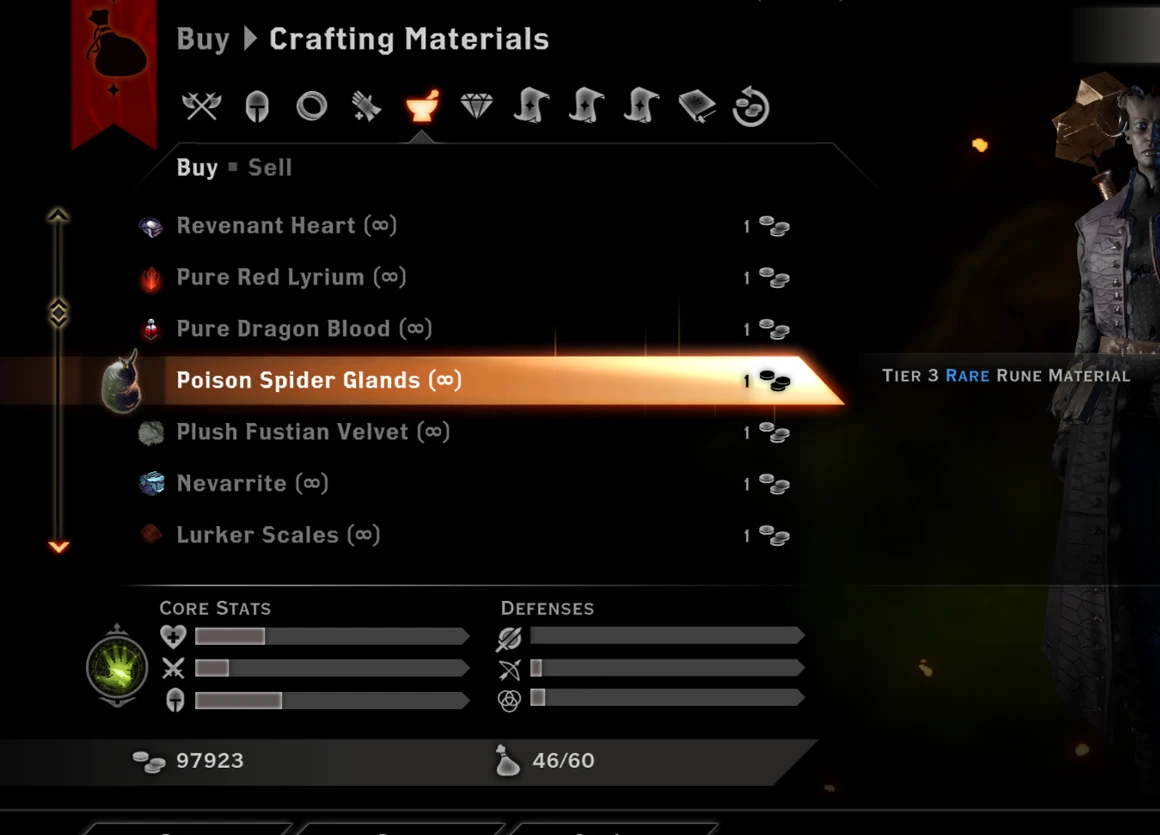The width and height of the screenshot is (1160, 835).
Task: Select the Buy mode
Action: [x=197, y=168]
